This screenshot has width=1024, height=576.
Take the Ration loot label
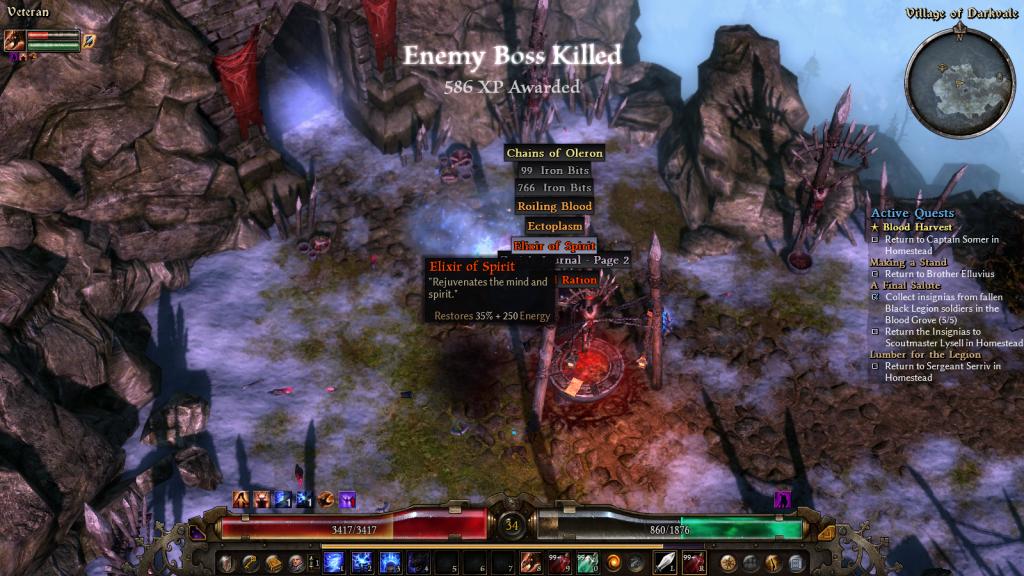click(x=578, y=281)
